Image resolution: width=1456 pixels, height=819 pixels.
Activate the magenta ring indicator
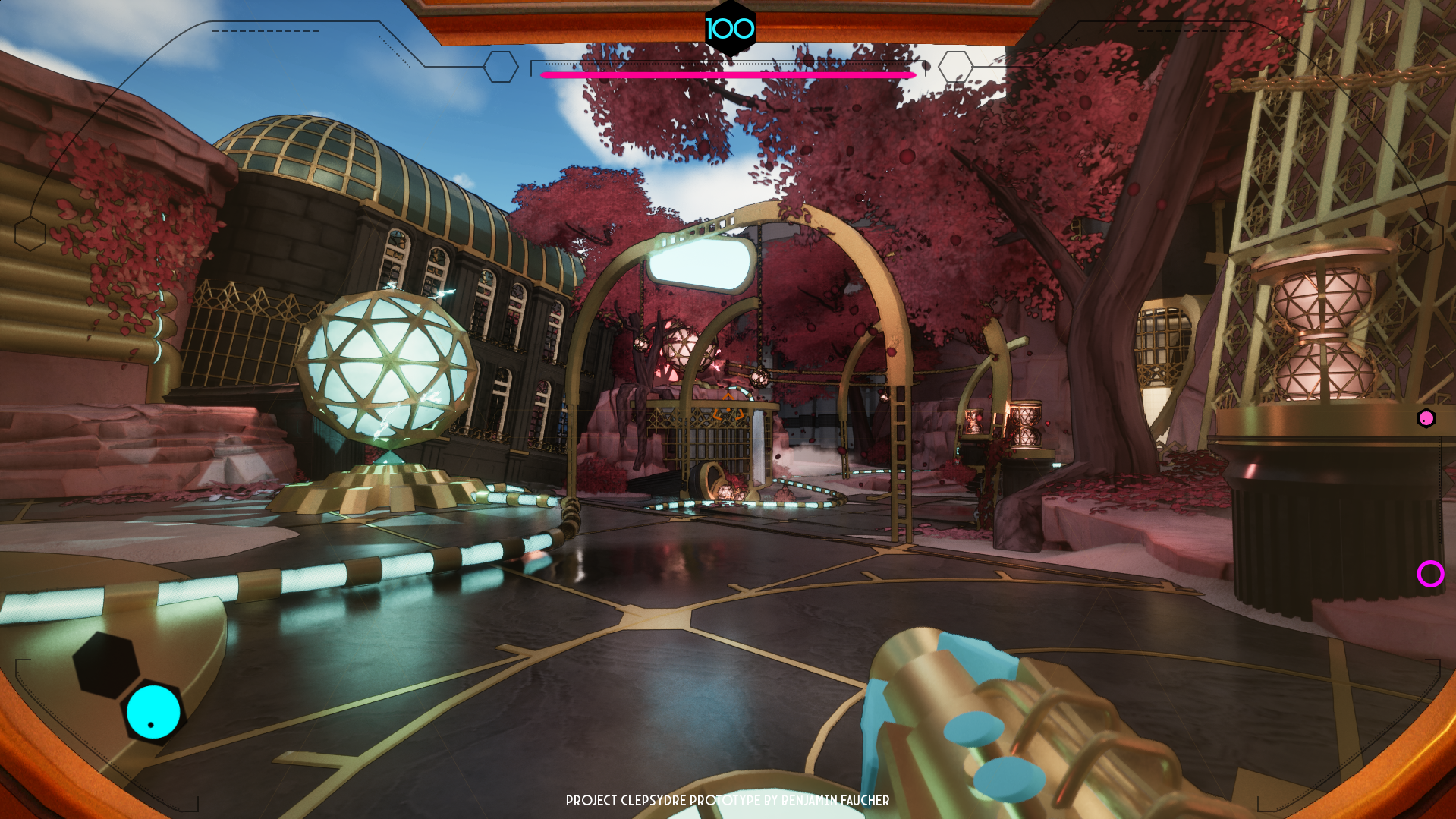point(1430,574)
